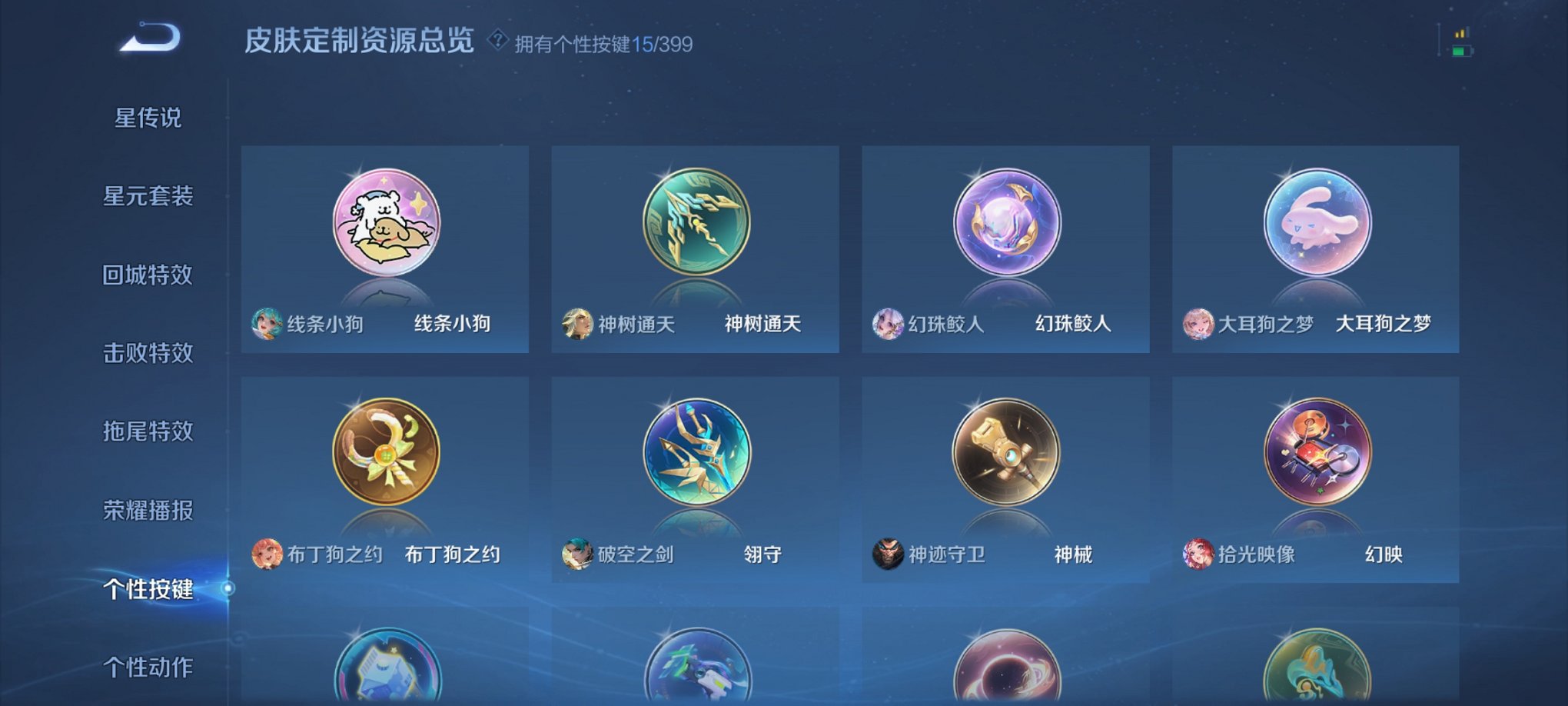This screenshot has width=1568, height=706.
Task: Open the 荣耀播报 section
Action: 146,510
